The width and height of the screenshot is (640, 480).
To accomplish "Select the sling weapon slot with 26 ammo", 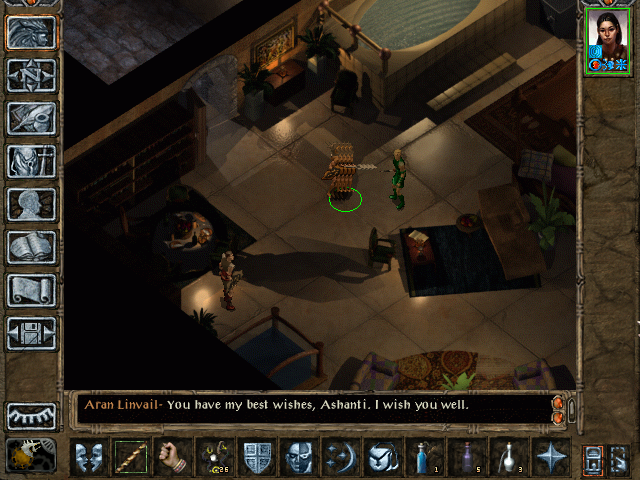I will click(214, 457).
